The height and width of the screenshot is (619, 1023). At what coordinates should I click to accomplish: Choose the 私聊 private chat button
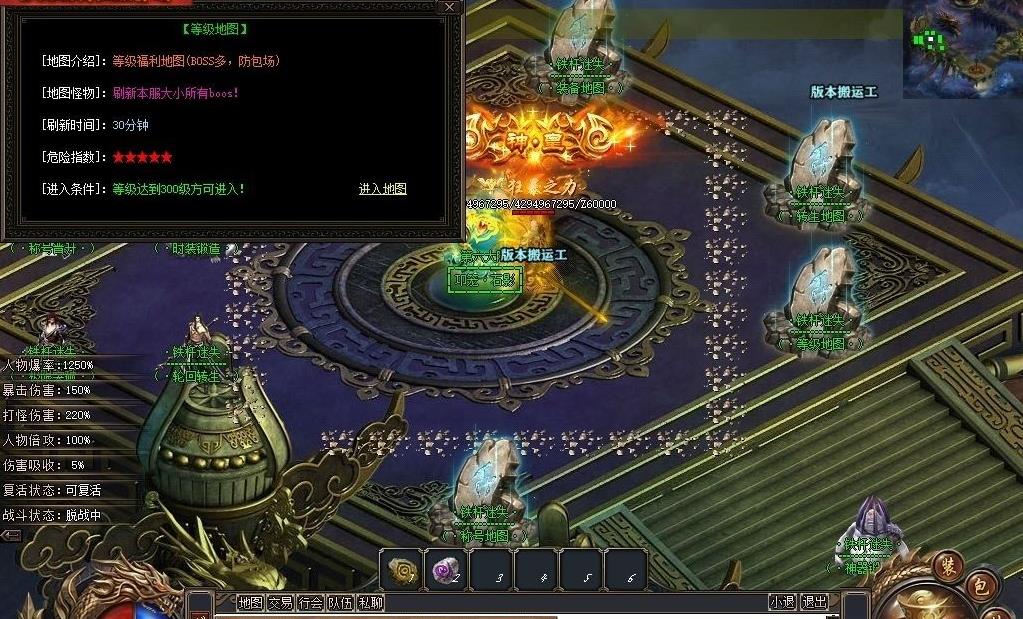point(371,603)
